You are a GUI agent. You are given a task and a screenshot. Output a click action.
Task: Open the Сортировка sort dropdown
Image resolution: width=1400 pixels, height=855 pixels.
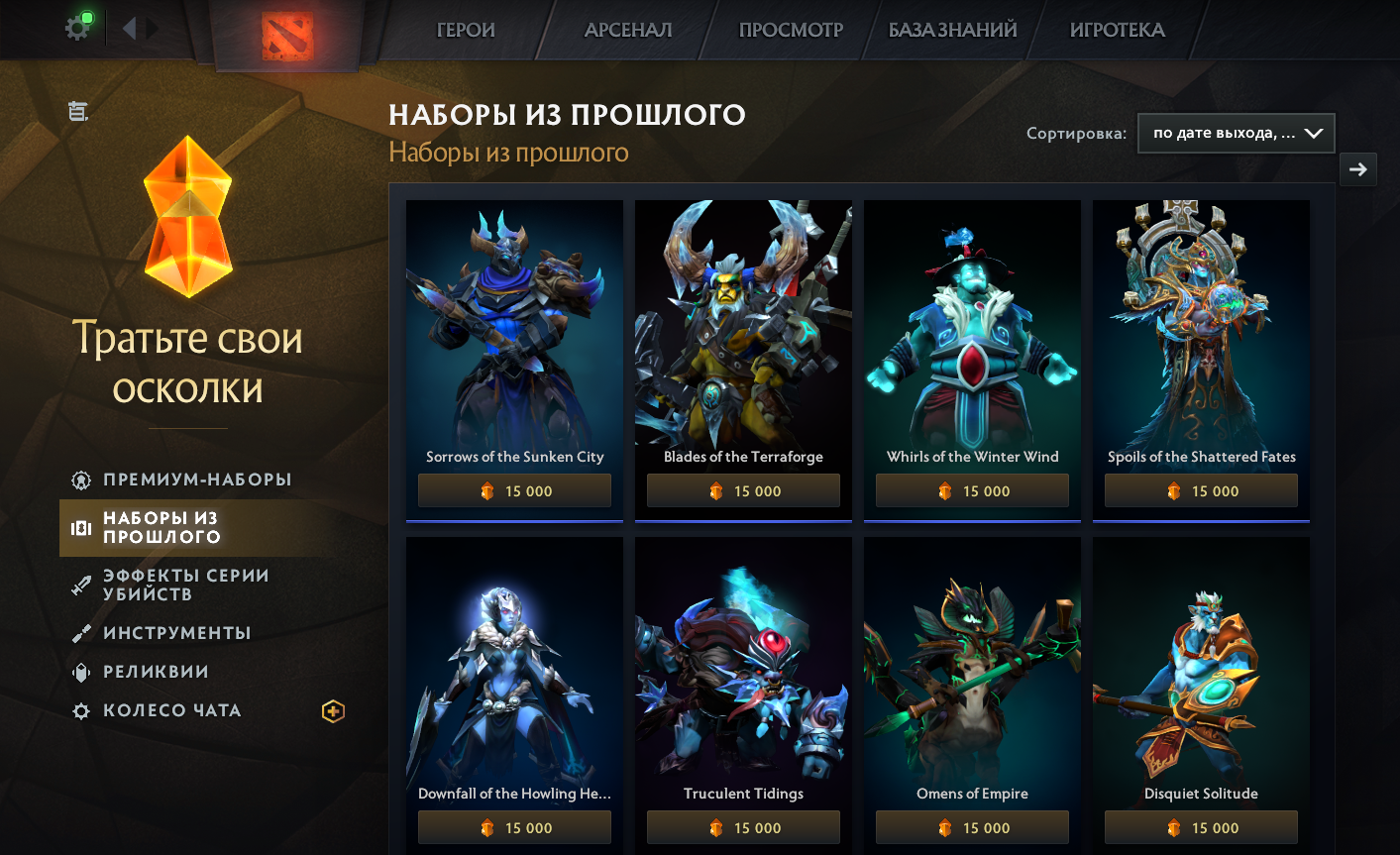pos(1236,134)
